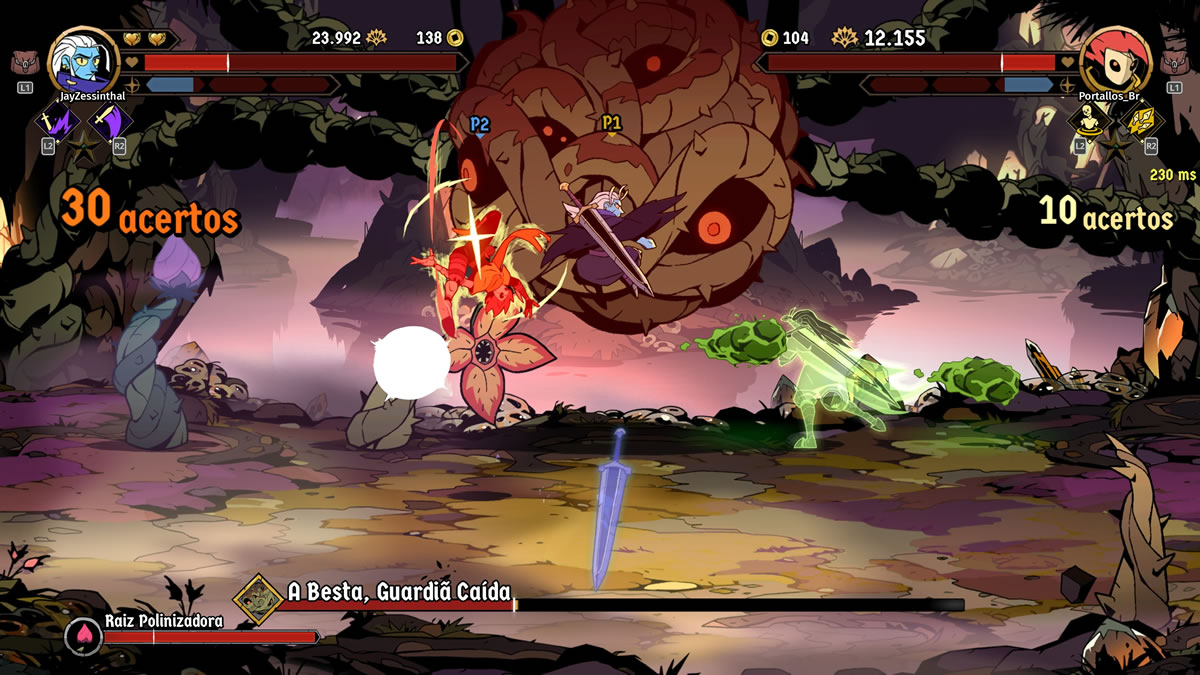Open Portallos_Br's satchel bag icon
This screenshot has width=1200, height=675.
click(x=1174, y=63)
